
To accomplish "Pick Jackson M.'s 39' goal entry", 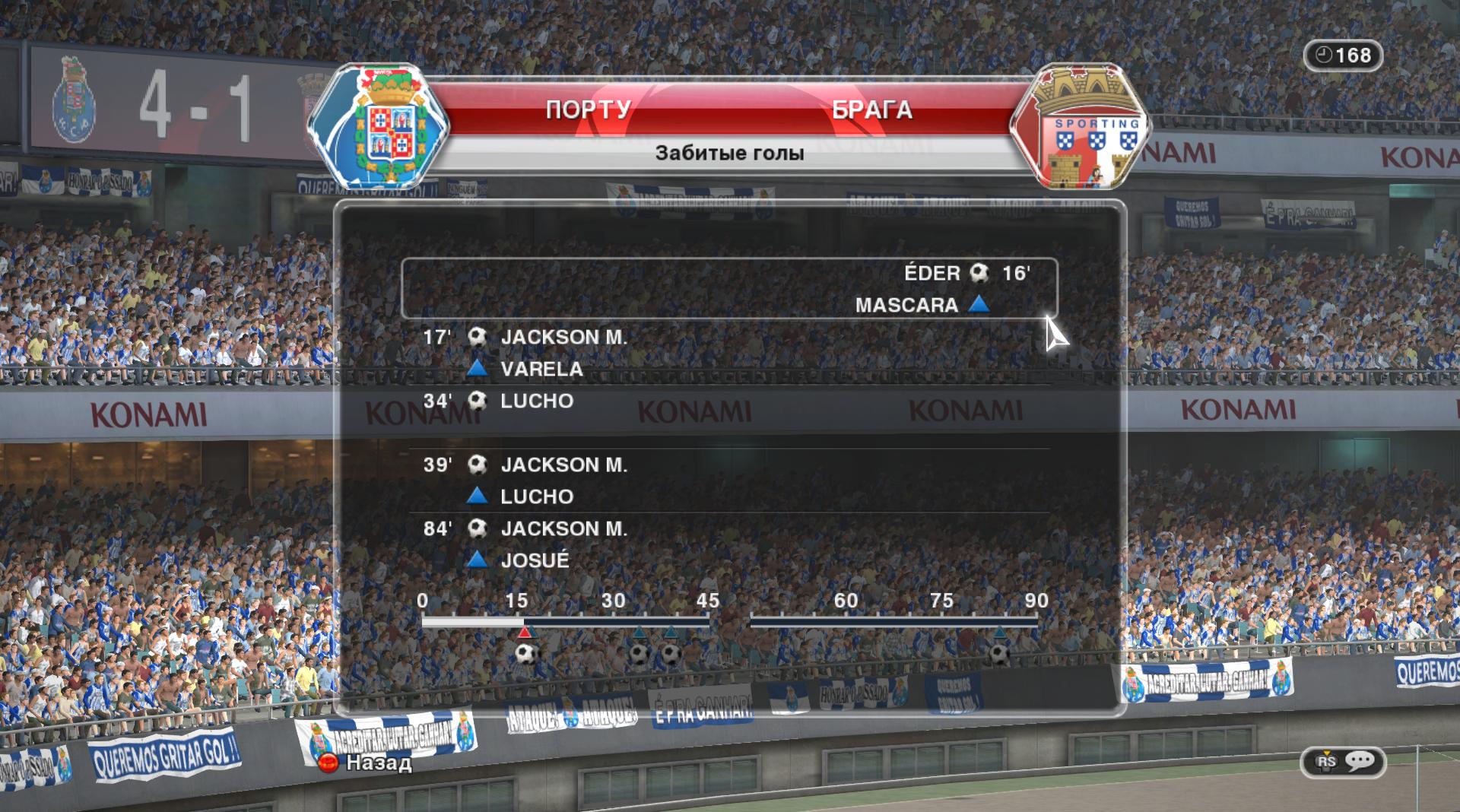I will (563, 465).
